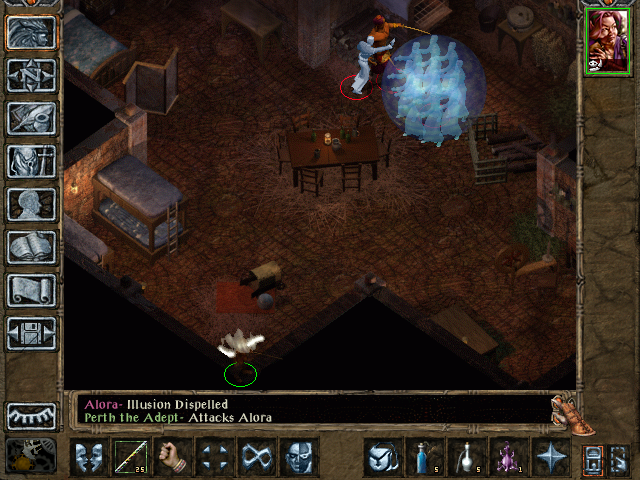Screen dimensions: 640x480
Task: Use the purple potion quick item
Action: coord(508,457)
